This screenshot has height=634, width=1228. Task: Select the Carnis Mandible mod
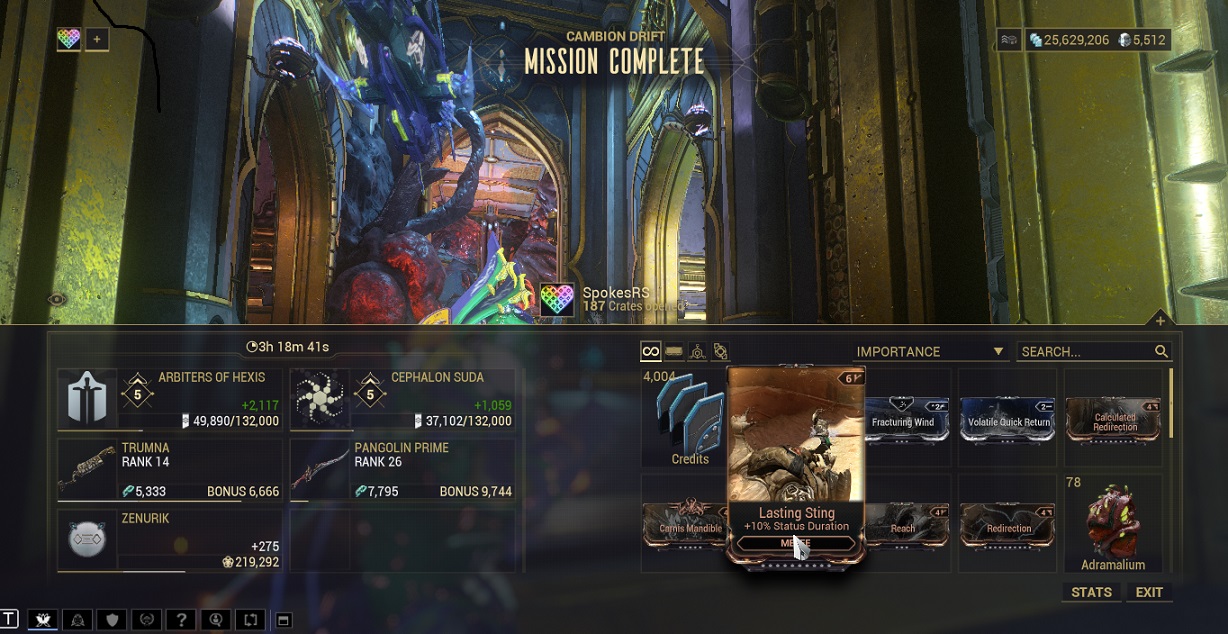[x=688, y=524]
